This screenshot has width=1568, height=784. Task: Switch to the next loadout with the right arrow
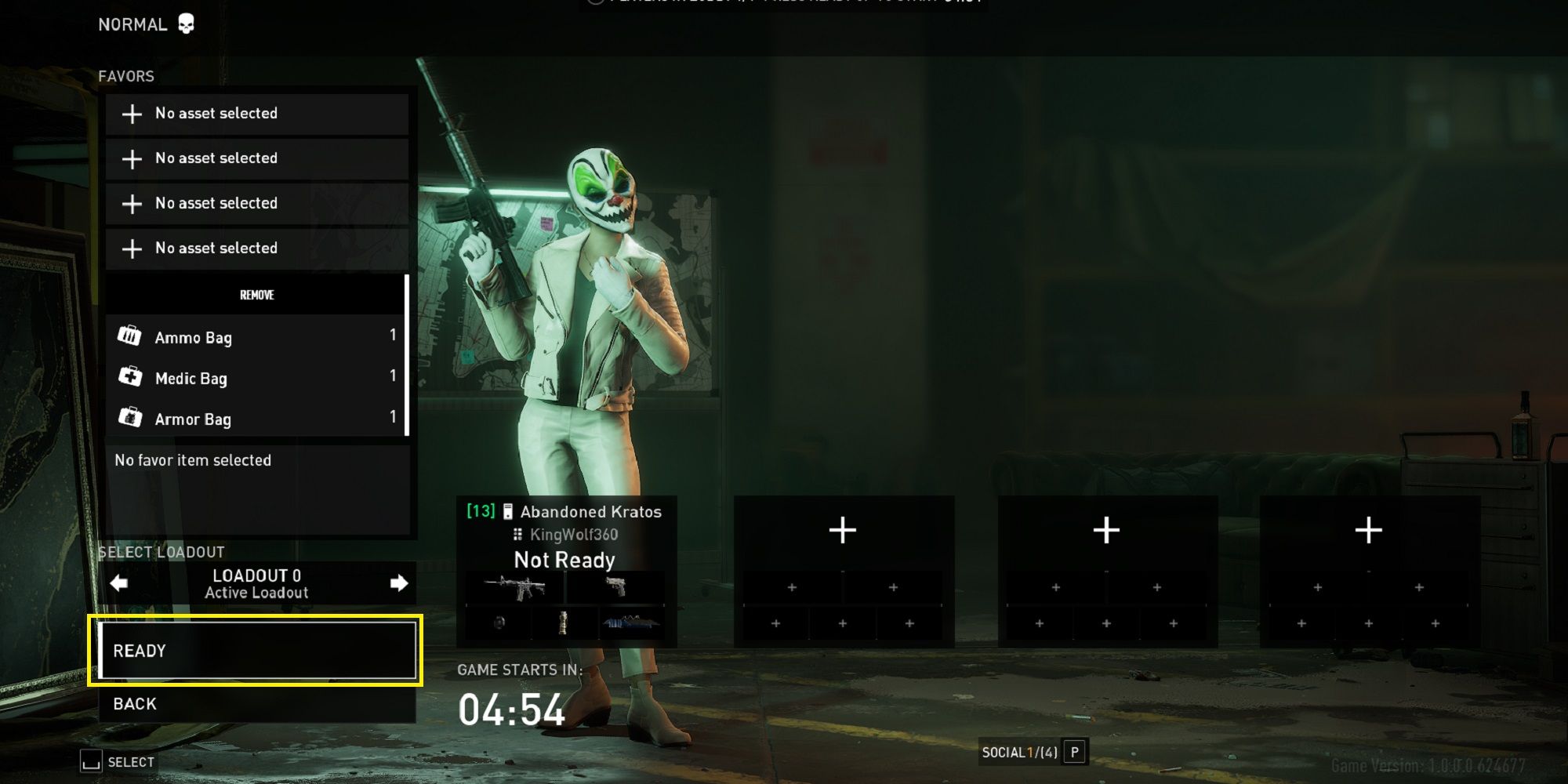click(399, 583)
